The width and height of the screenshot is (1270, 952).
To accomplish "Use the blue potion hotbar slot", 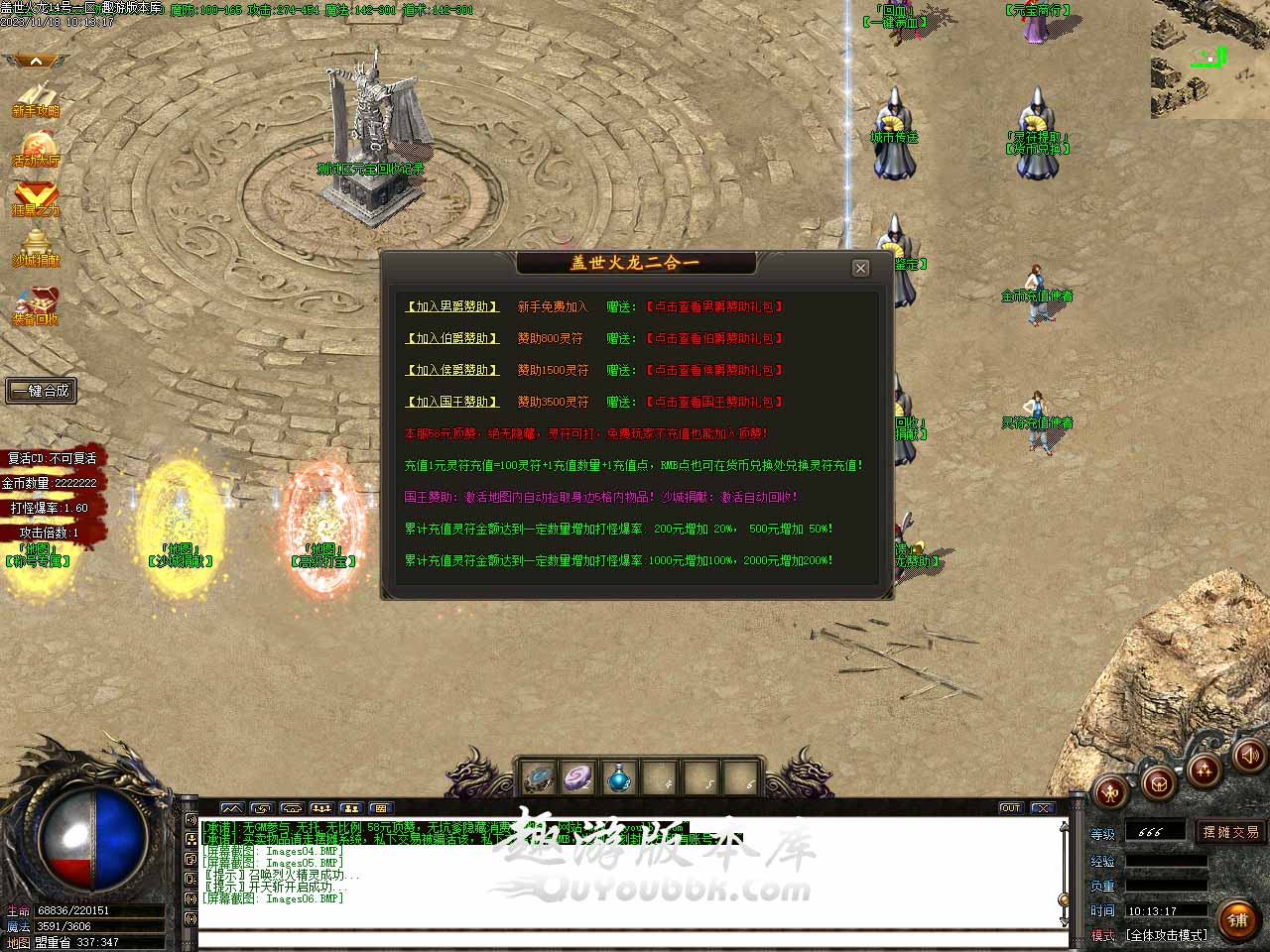I will 619,778.
